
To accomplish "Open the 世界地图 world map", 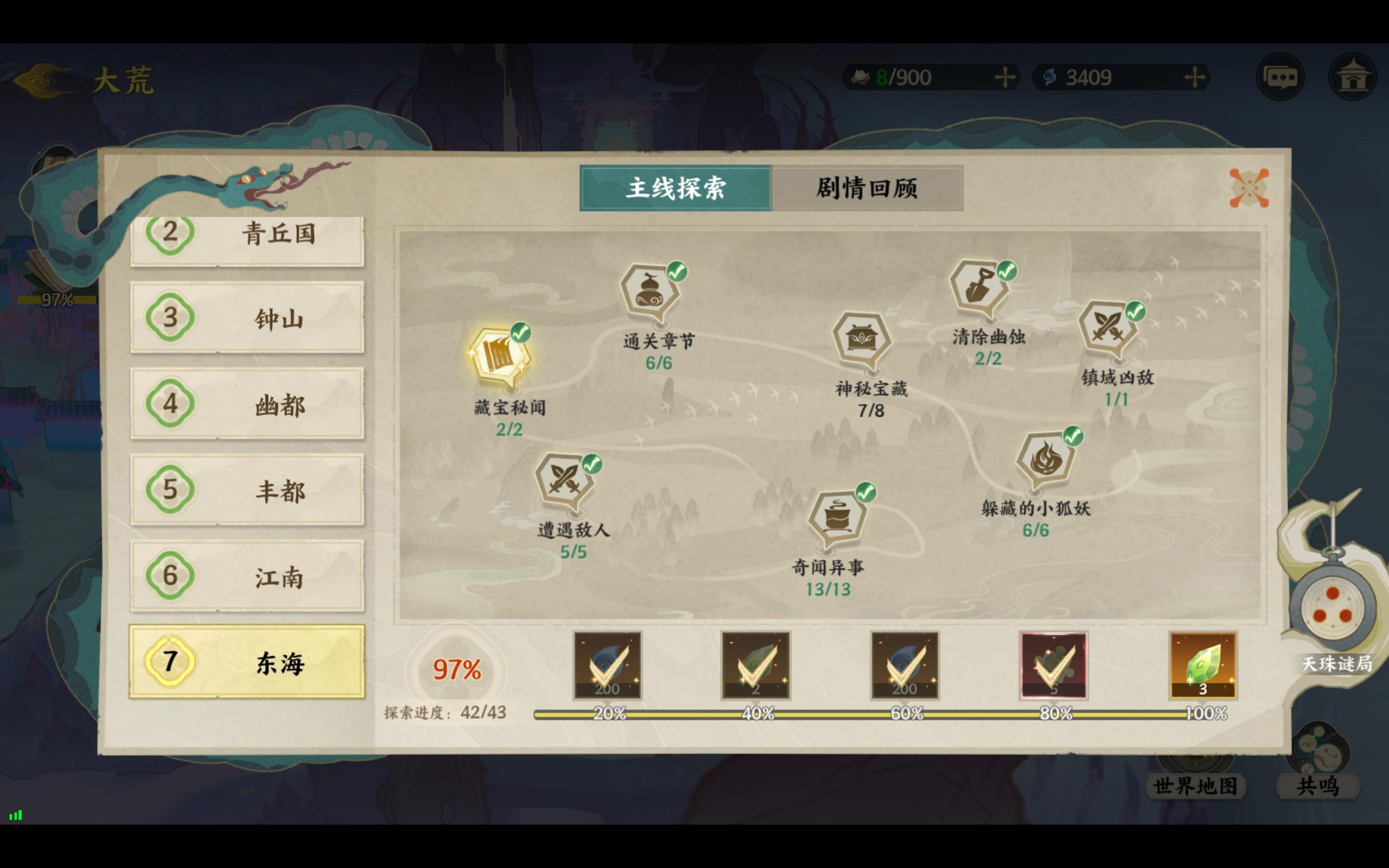I will [x=1196, y=788].
